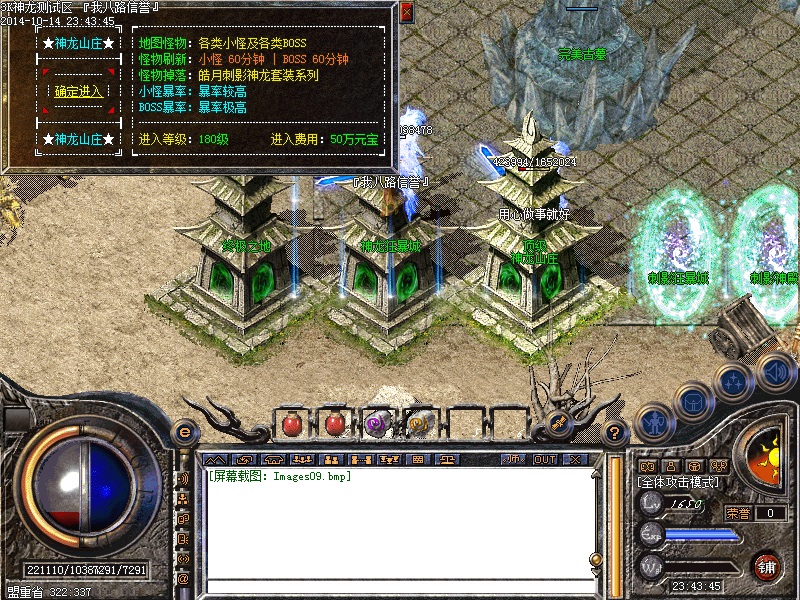Open the character equipment panel
The image size is (800, 600).
click(x=653, y=421)
